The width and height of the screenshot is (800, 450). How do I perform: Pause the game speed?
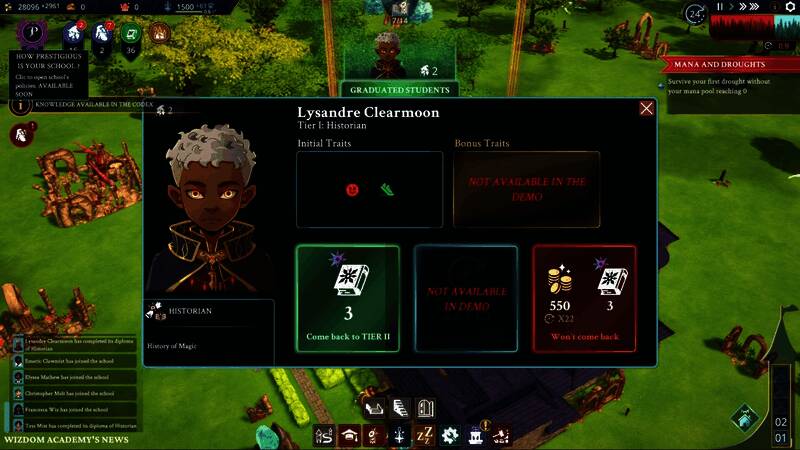pyautogui.click(x=719, y=7)
